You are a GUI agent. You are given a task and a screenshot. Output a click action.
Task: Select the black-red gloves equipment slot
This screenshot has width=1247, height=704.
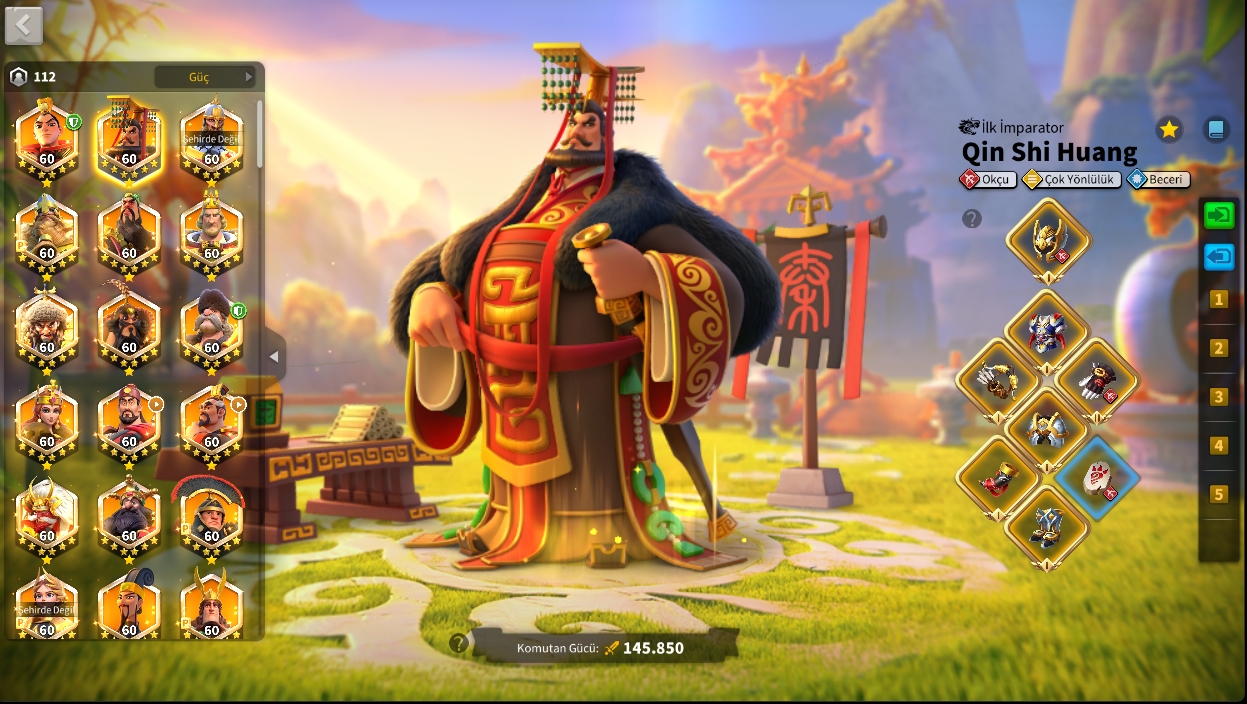[x=1097, y=379]
